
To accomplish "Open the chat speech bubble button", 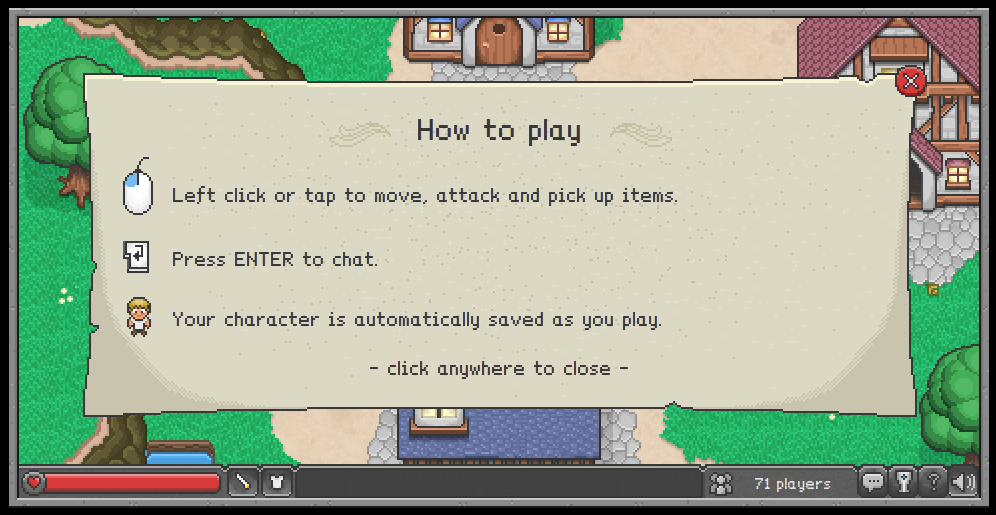I will 873,483.
